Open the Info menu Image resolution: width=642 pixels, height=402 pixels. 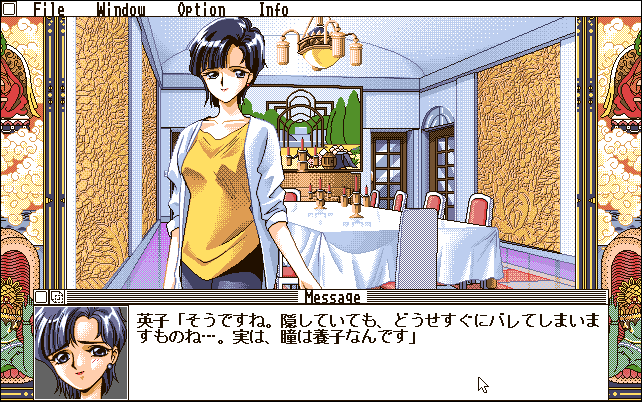[x=273, y=10]
